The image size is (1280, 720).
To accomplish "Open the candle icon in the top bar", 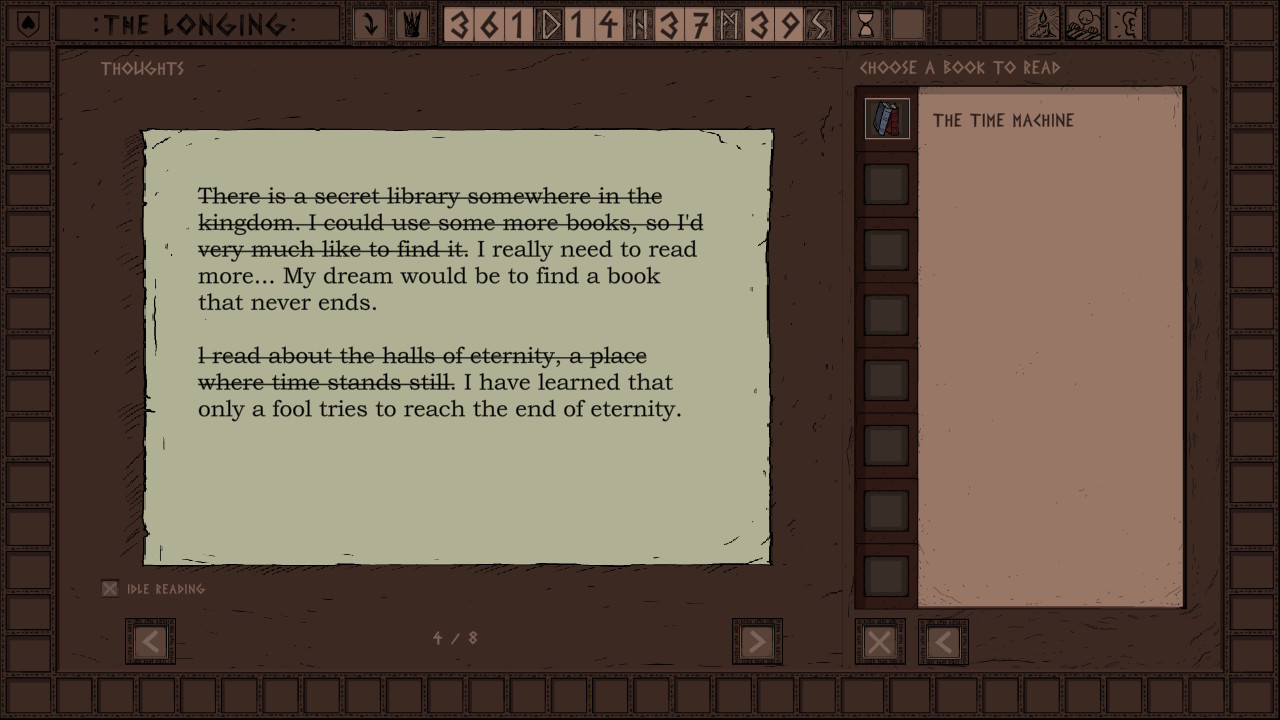I will click(1042, 24).
